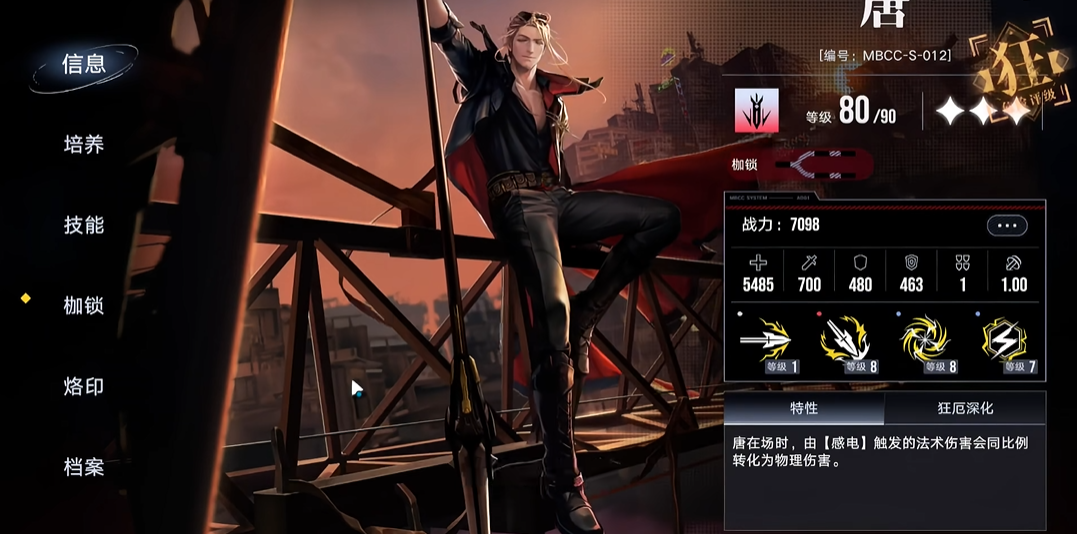Choose the 烙印 brand menu entry
This screenshot has width=1077, height=534.
pos(84,387)
